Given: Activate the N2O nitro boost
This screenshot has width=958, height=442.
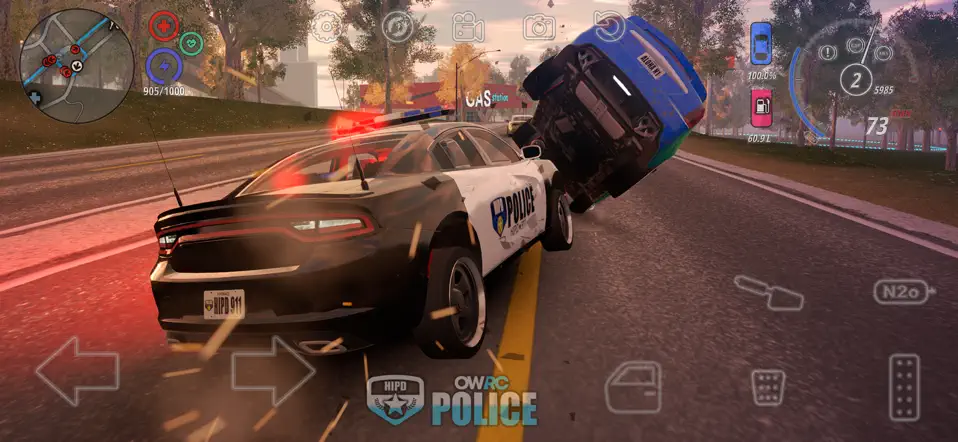Looking at the screenshot, I should [x=903, y=292].
